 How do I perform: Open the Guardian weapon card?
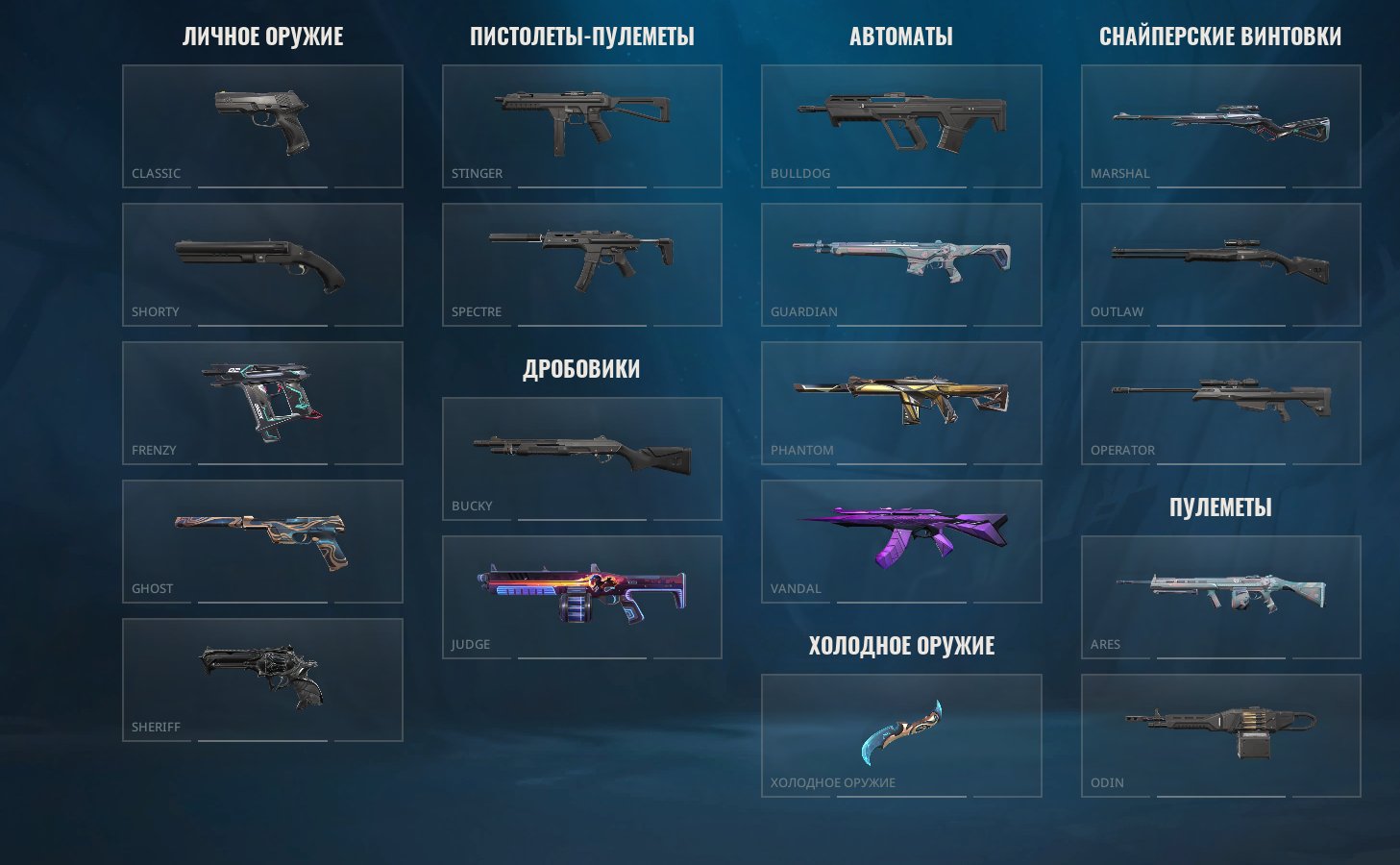point(901,264)
